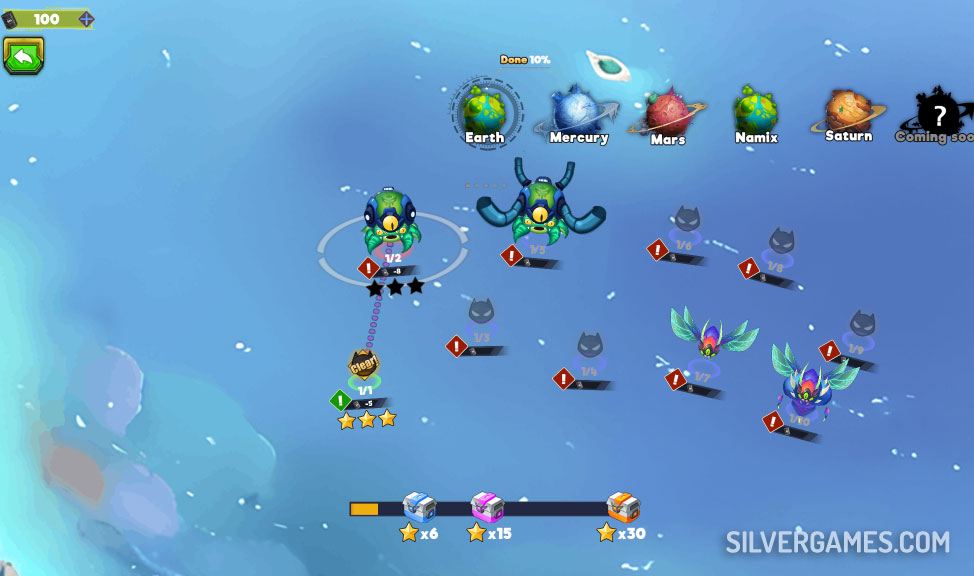Claim the pink chest at 15 stars
The height and width of the screenshot is (576, 974).
(x=487, y=507)
